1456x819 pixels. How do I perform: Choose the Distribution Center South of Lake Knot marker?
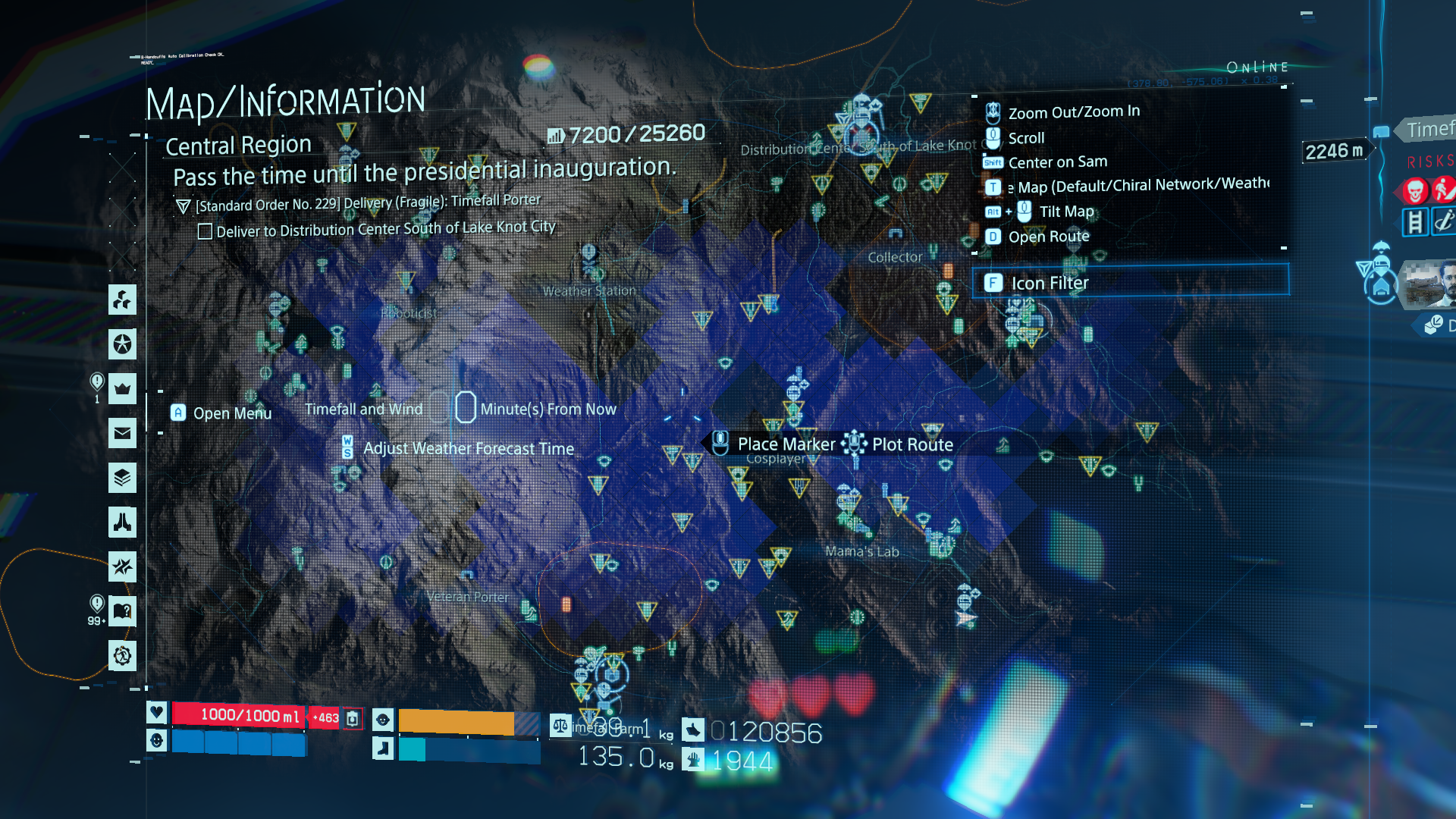point(862,146)
